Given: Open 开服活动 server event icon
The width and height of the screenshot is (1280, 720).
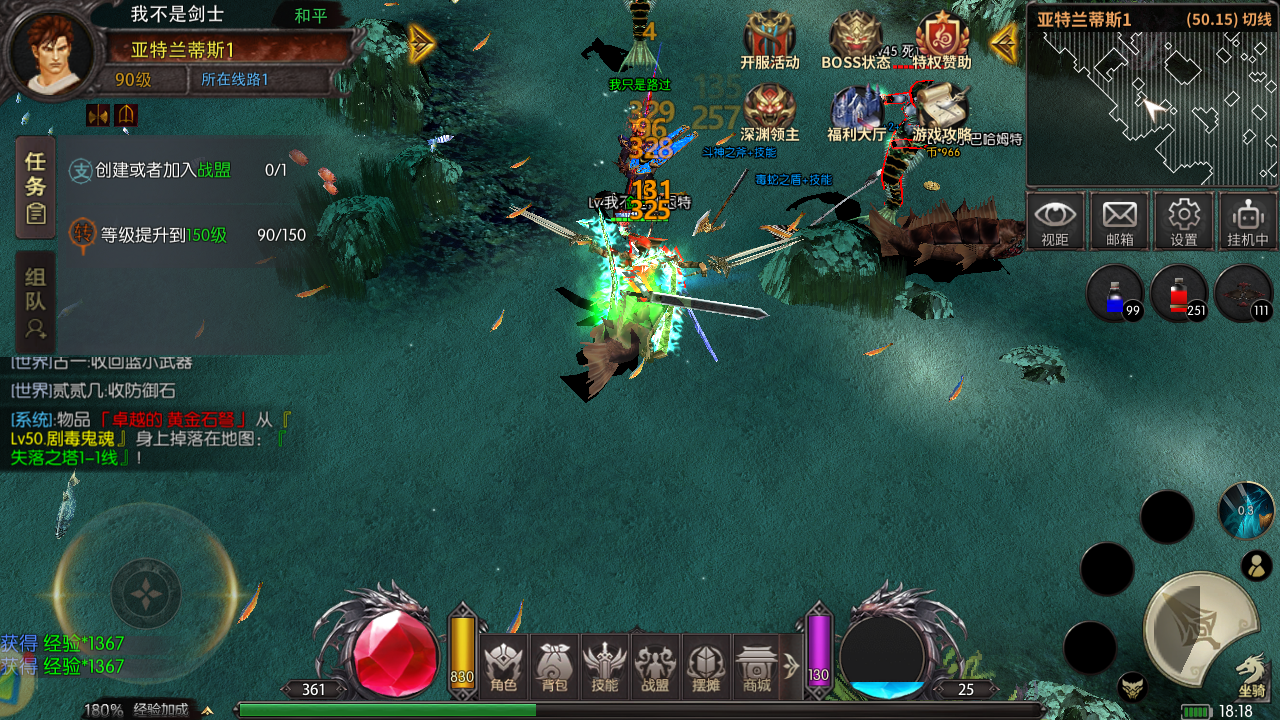Looking at the screenshot, I should tap(770, 40).
